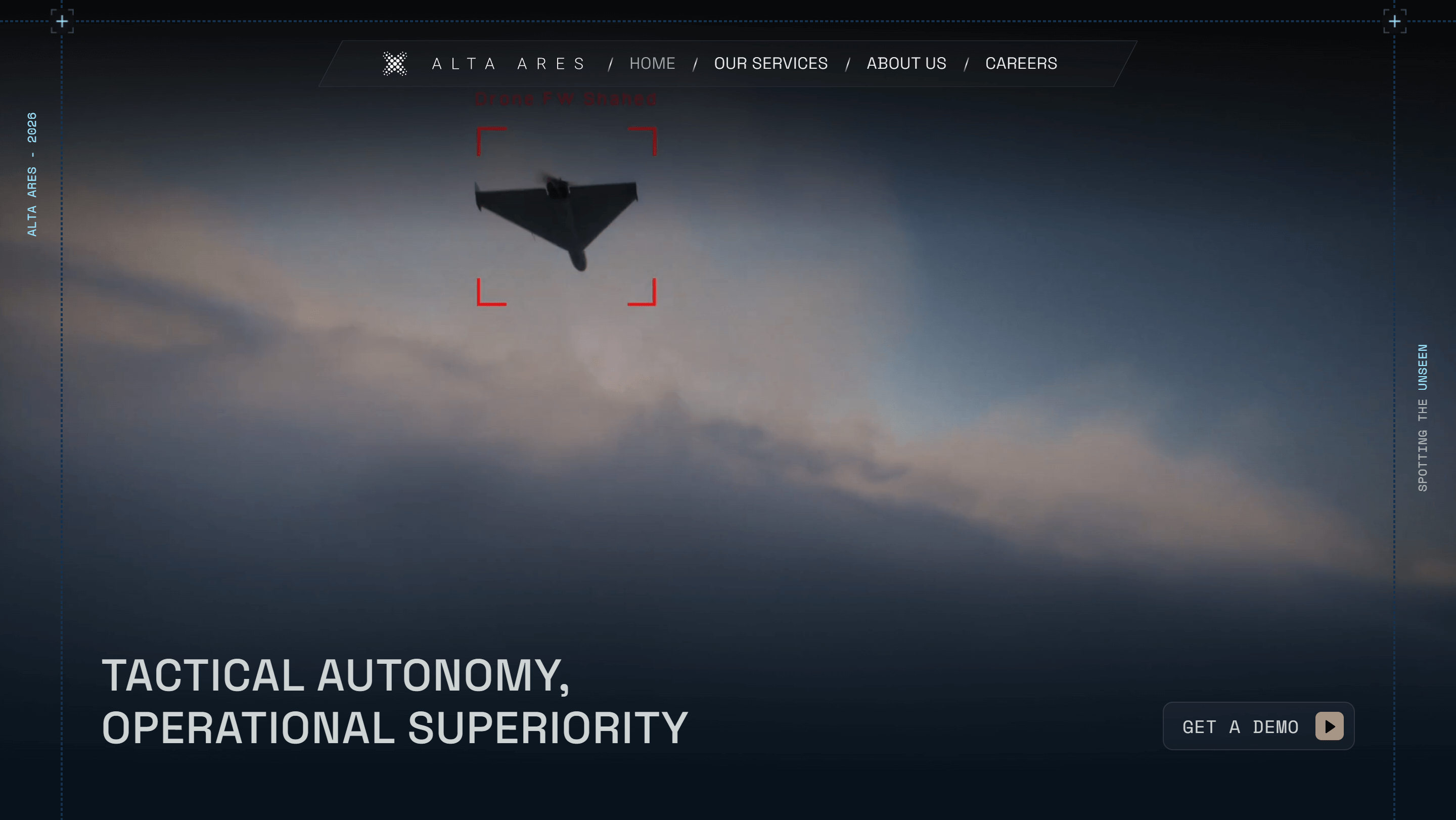Click the Drone FW Shahed label

(566, 99)
